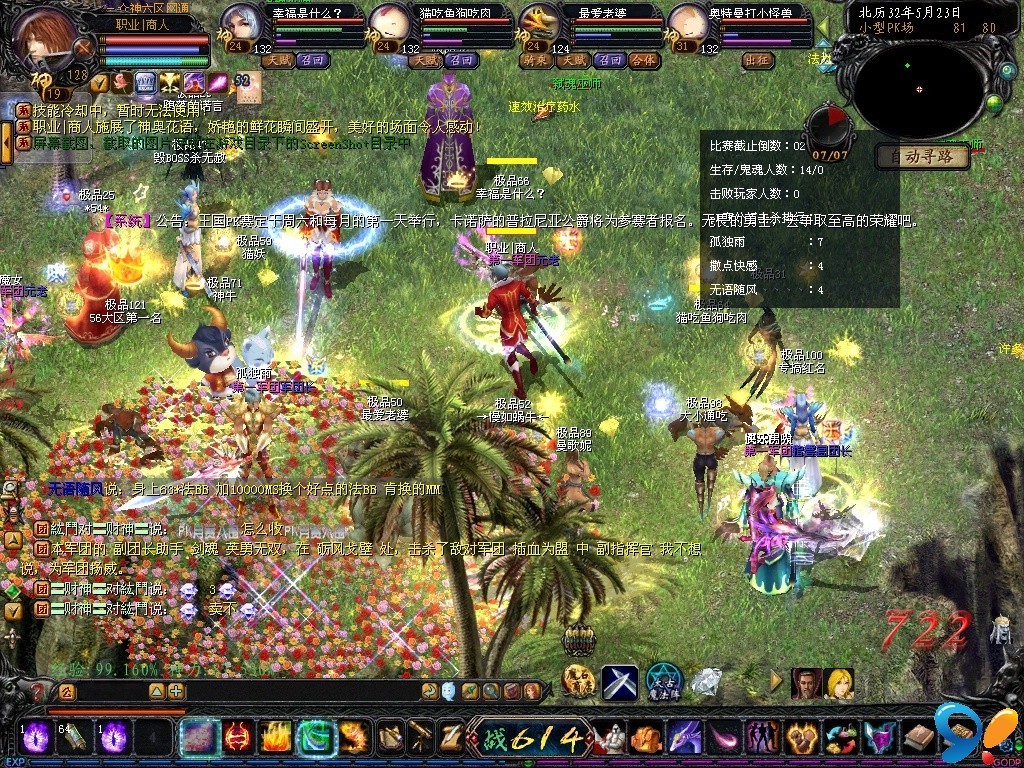Click the 猫吃鱼狗吃肉 pet portrait
The image size is (1024, 768).
click(x=389, y=24)
